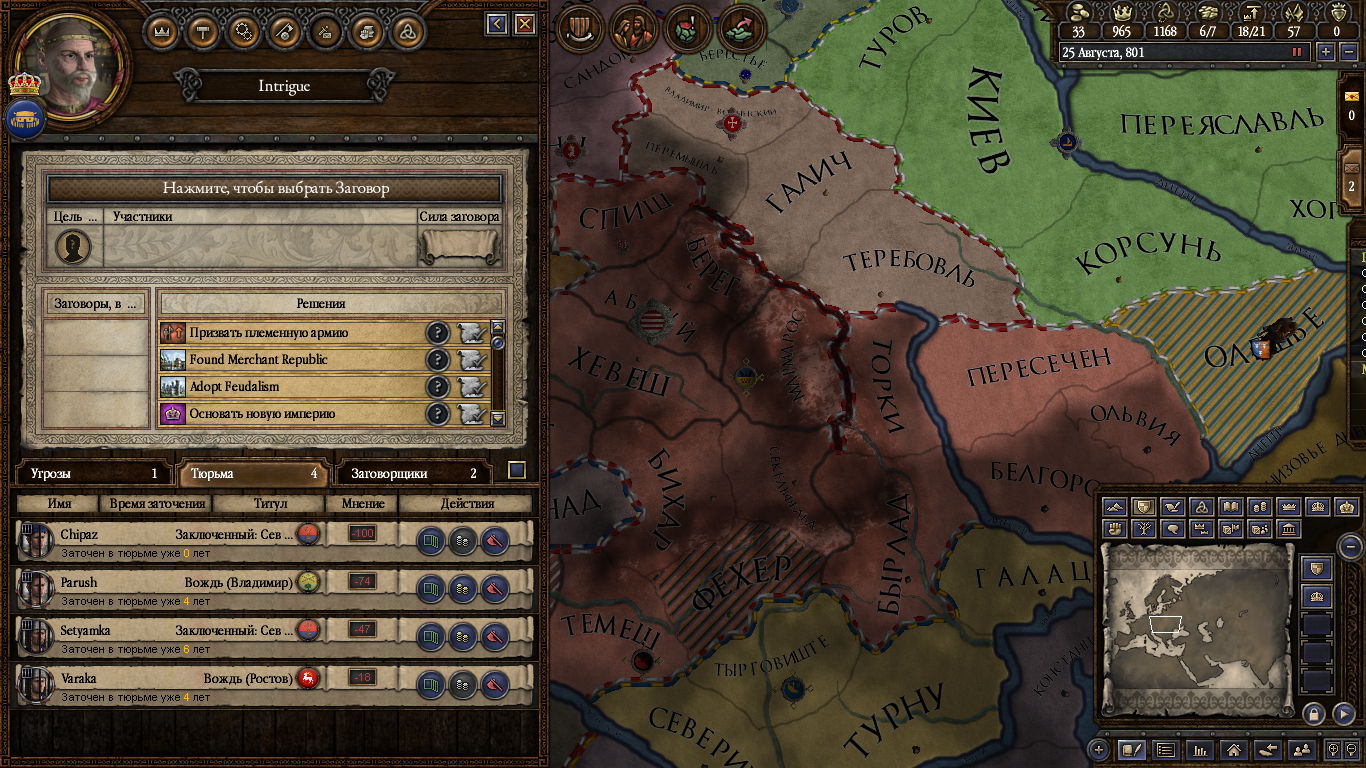1366x768 pixels.
Task: Release Varaka from prison via door icon
Action: pos(430,685)
